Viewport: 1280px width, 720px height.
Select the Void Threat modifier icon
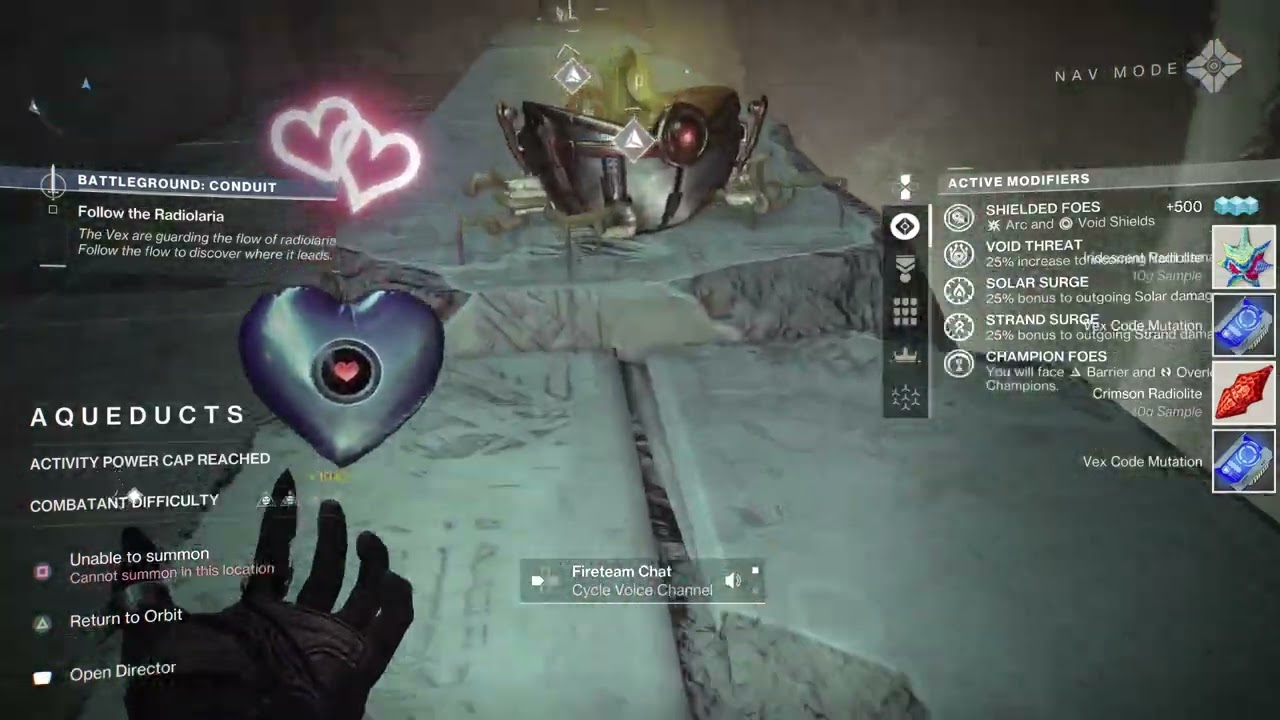tap(959, 253)
